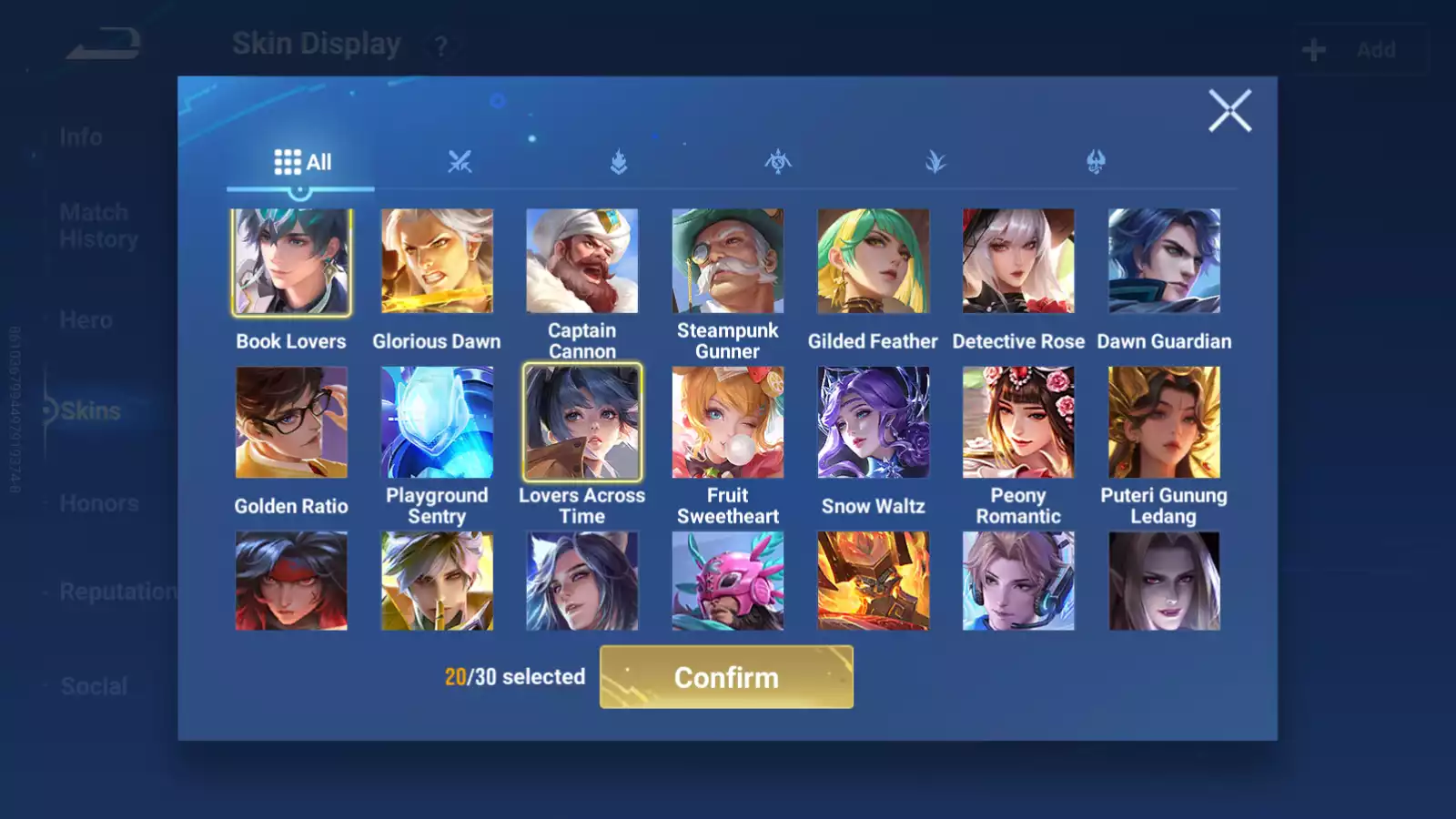Screen dimensions: 1456x819
Task: Confirm the skin selection
Action: pyautogui.click(x=726, y=677)
